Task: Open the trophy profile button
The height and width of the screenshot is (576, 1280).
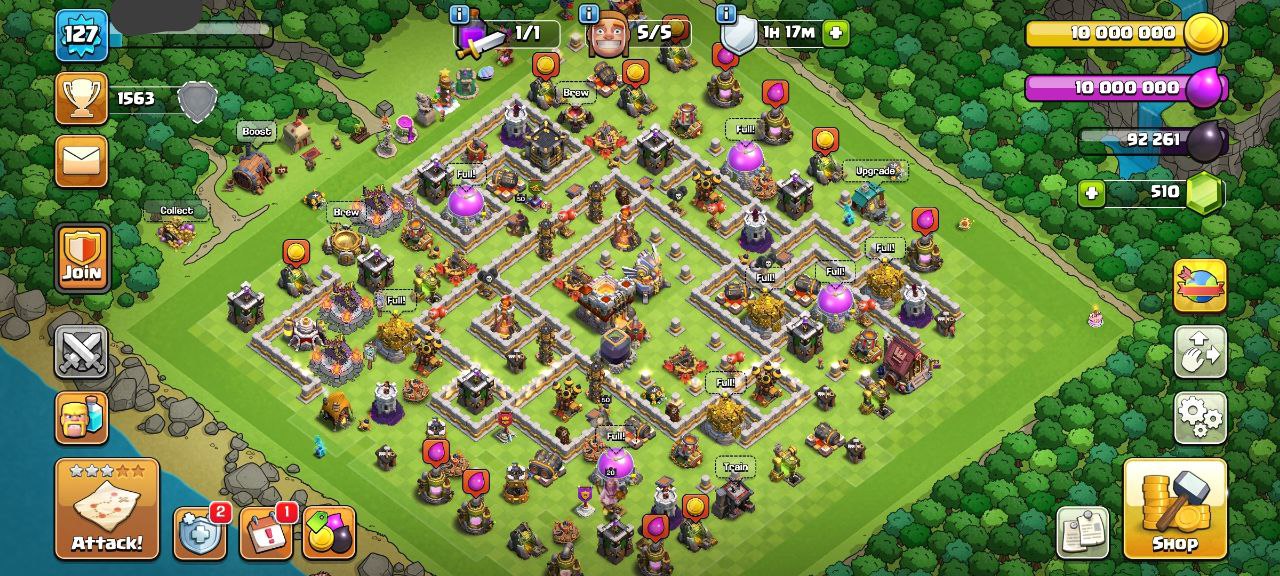Action: click(x=81, y=98)
